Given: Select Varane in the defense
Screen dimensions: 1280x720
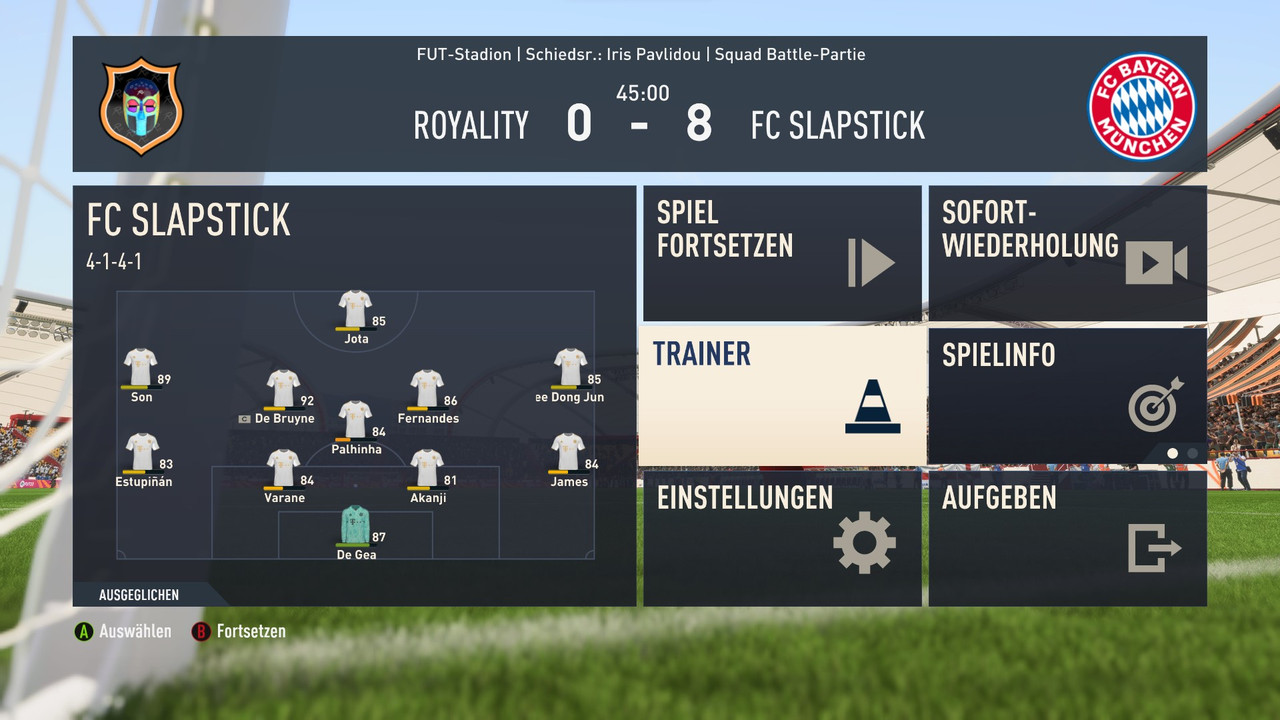Looking at the screenshot, I should tap(284, 468).
